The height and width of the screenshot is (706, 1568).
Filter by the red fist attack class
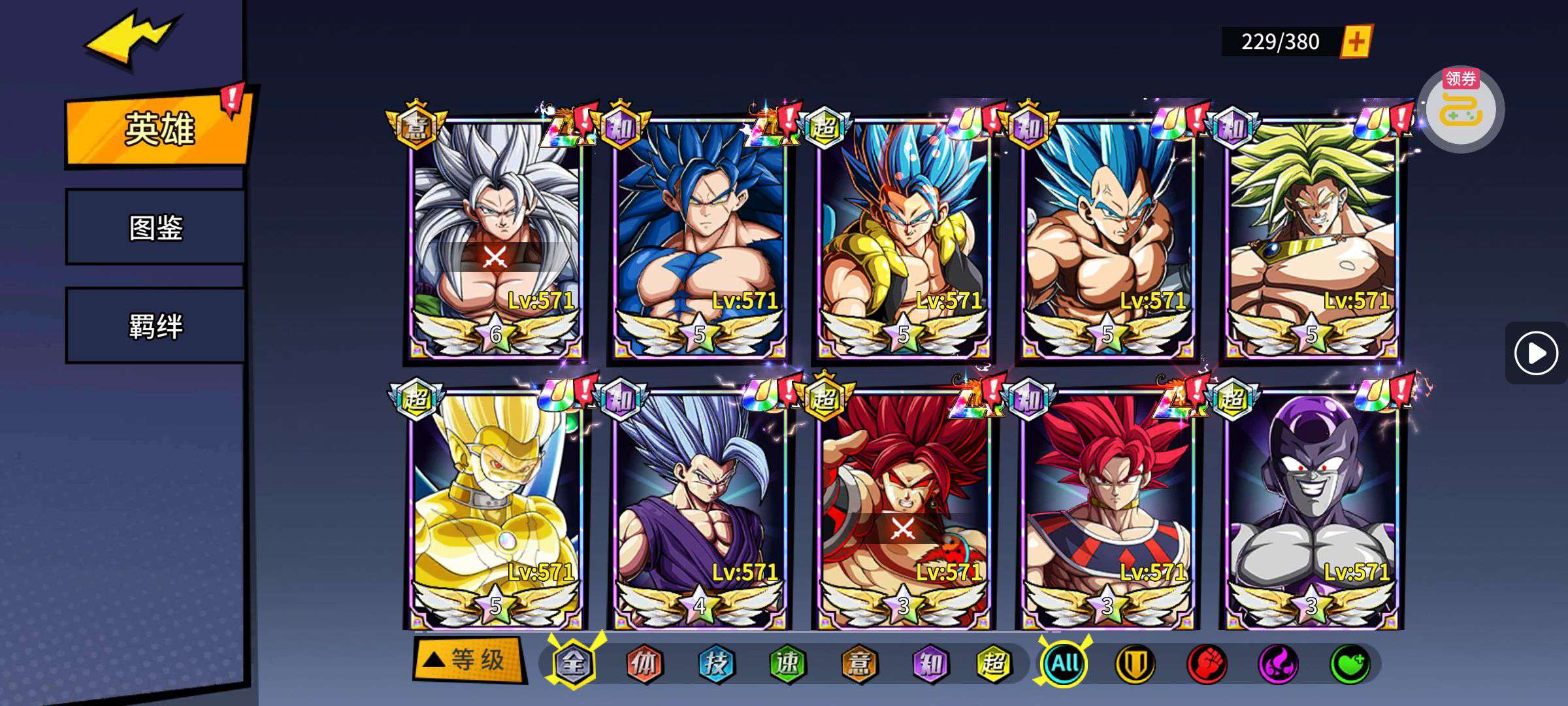1207,664
